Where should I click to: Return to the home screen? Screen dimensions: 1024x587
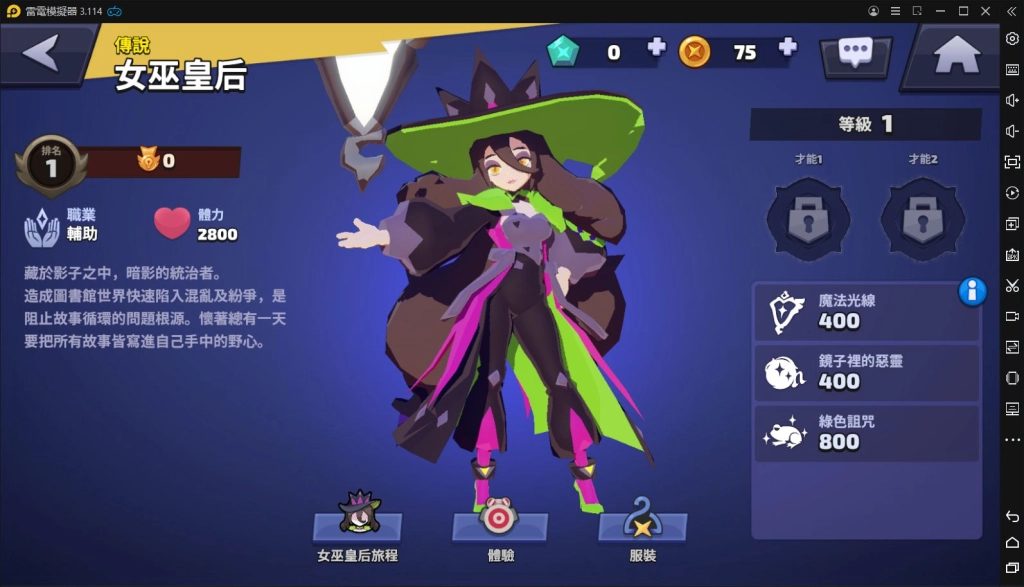(956, 56)
